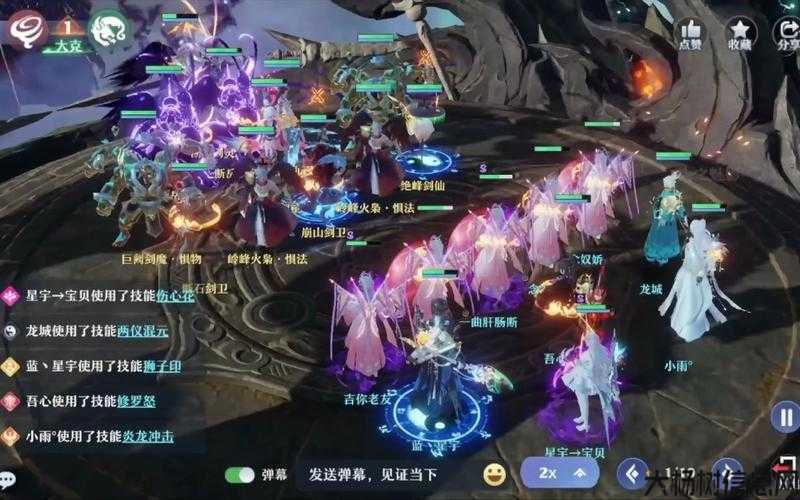Select the green dragon formation icon
Image resolution: width=800 pixels, height=500 pixels.
(x=106, y=28)
